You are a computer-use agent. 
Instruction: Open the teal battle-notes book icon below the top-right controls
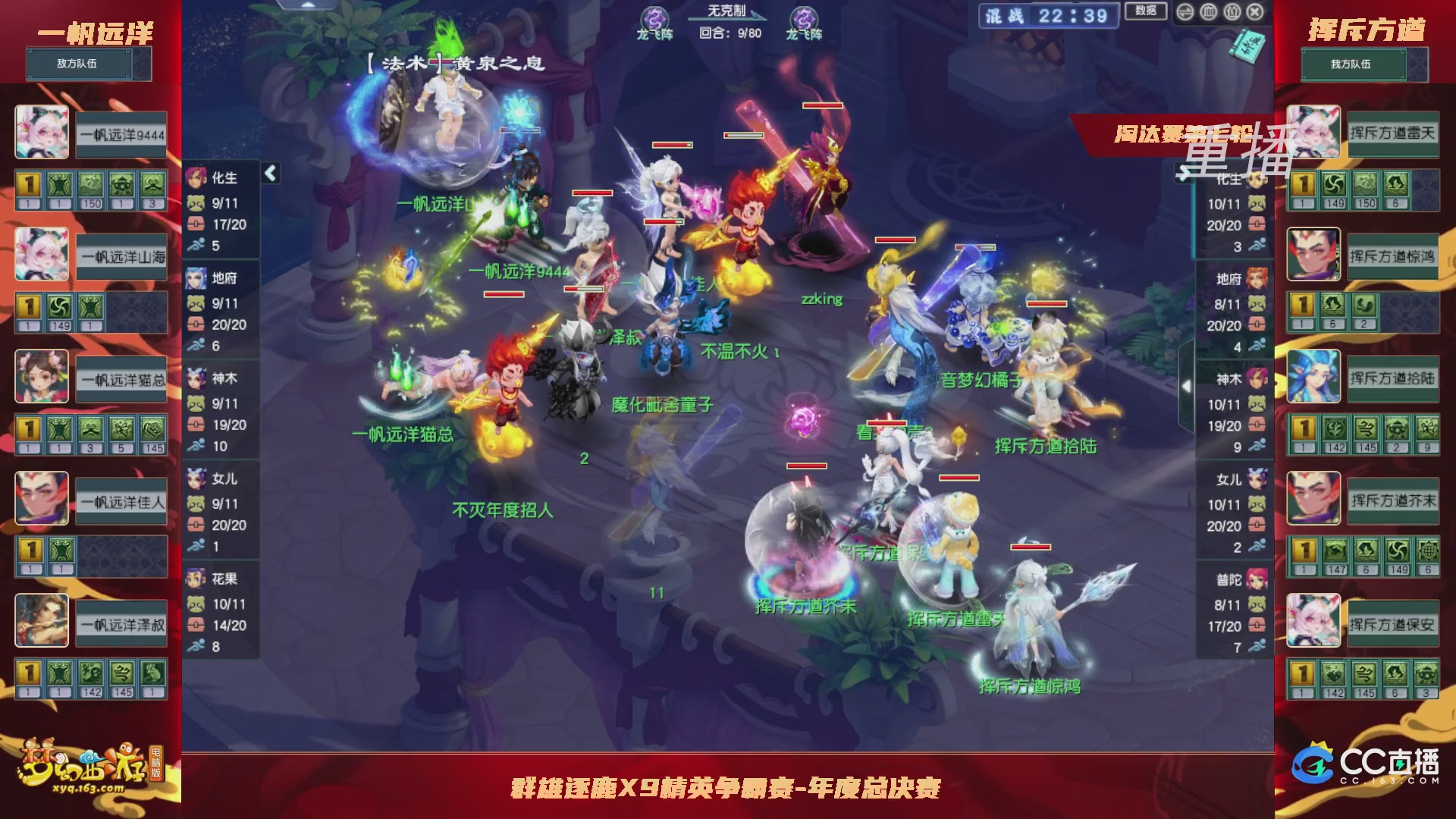(x=1248, y=45)
